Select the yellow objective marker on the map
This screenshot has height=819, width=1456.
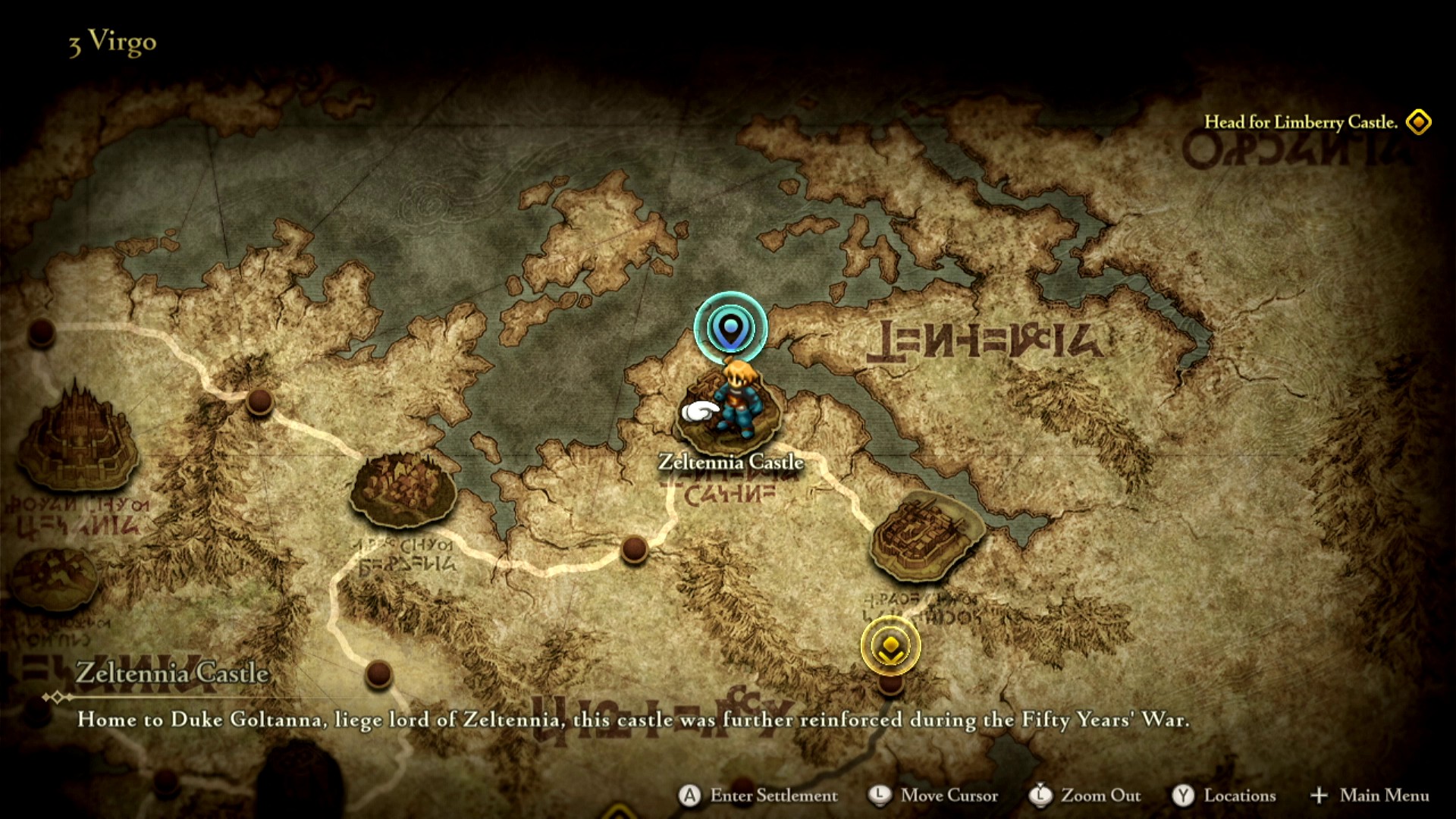pyautogui.click(x=890, y=646)
